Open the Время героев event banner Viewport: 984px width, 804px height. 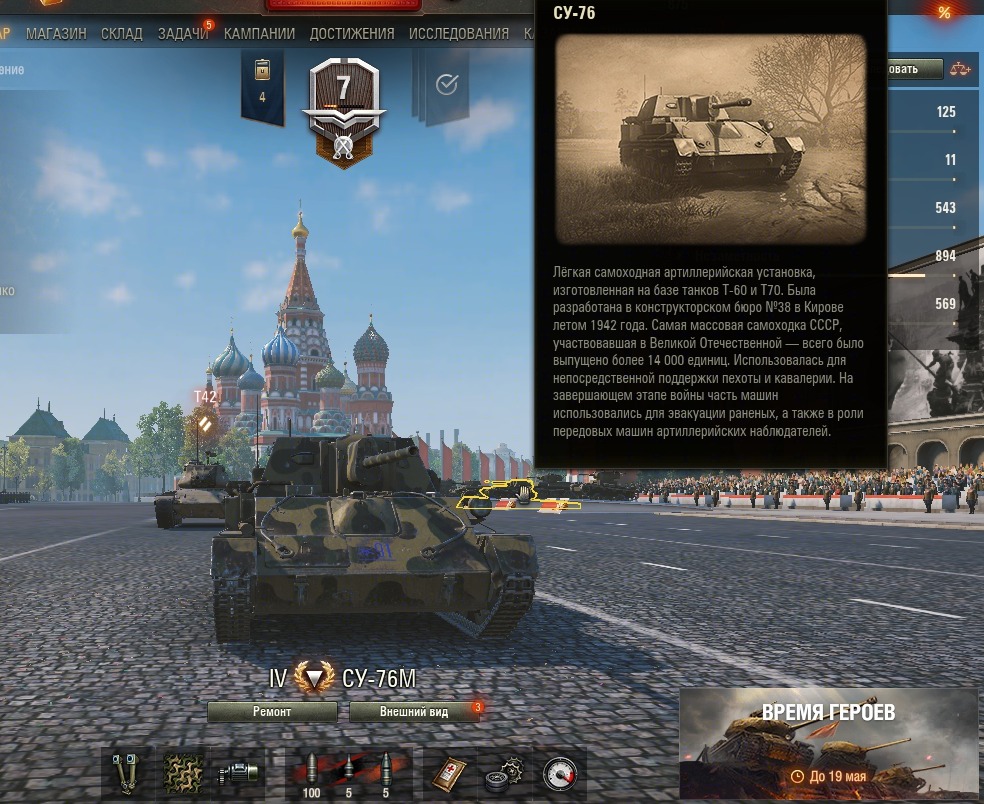828,742
